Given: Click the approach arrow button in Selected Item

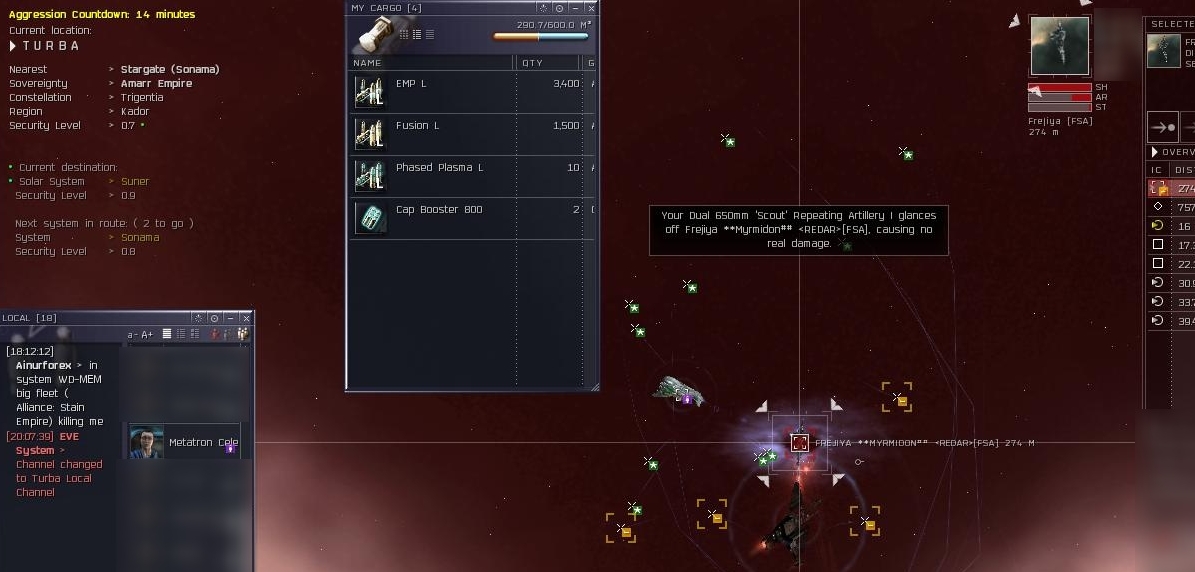Looking at the screenshot, I should click(x=1162, y=127).
